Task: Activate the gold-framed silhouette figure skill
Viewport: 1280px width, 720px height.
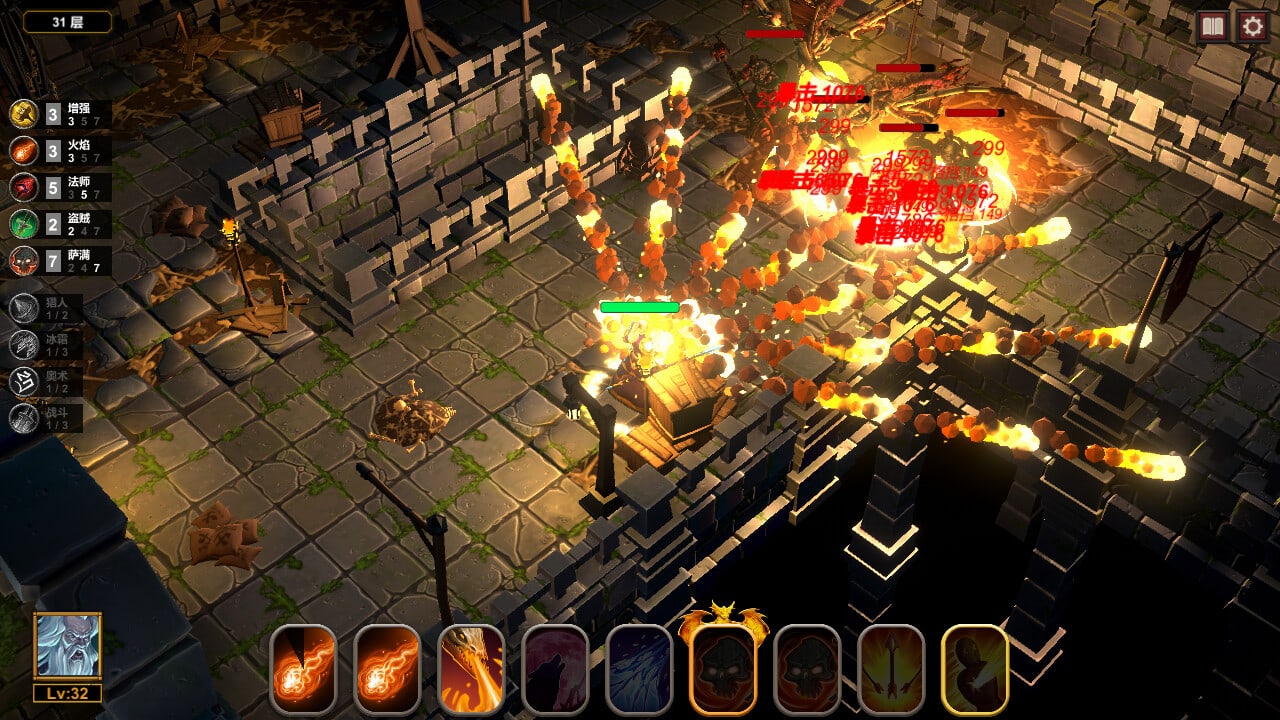Action: [975, 669]
